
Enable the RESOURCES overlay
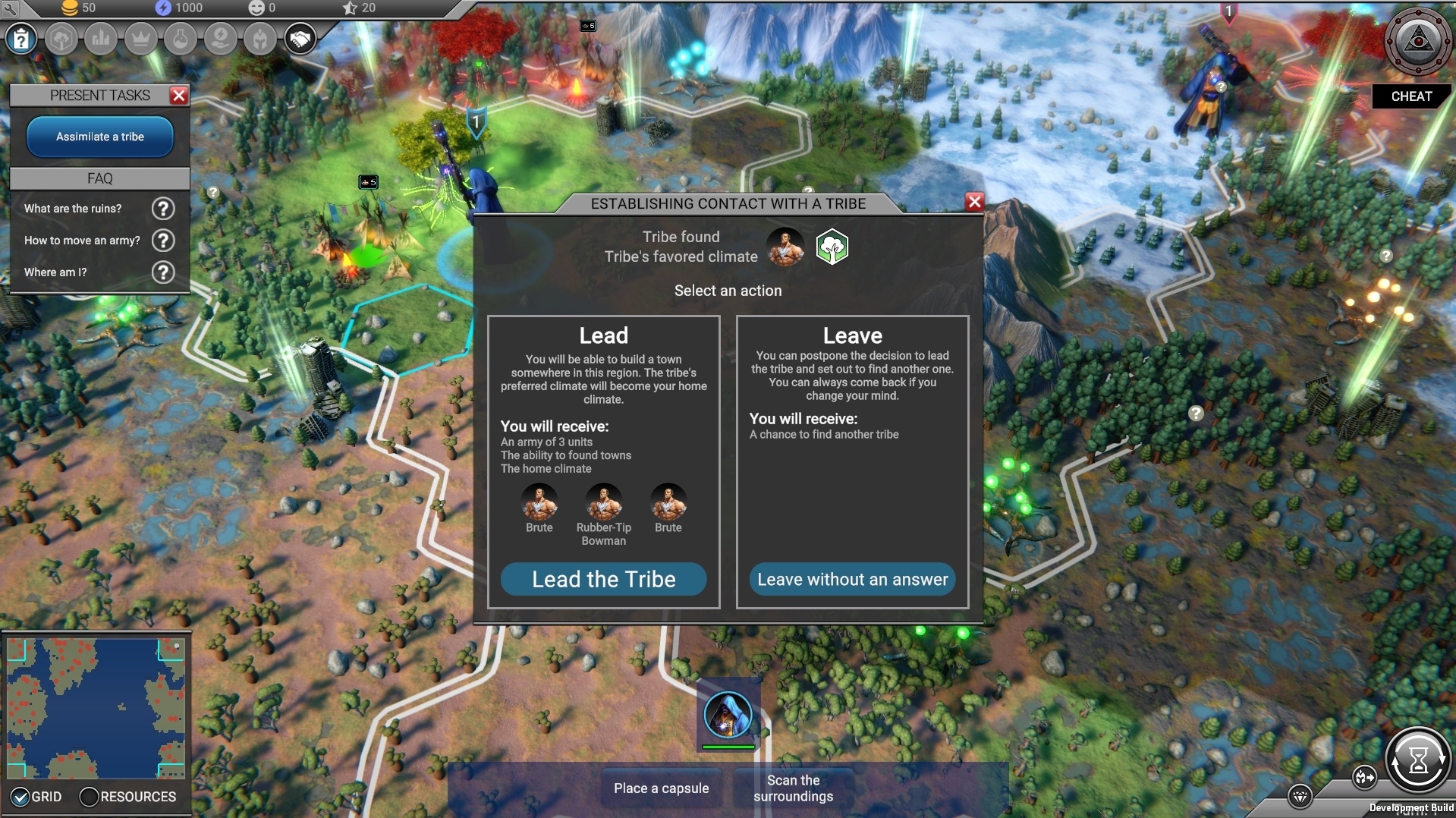click(x=89, y=797)
